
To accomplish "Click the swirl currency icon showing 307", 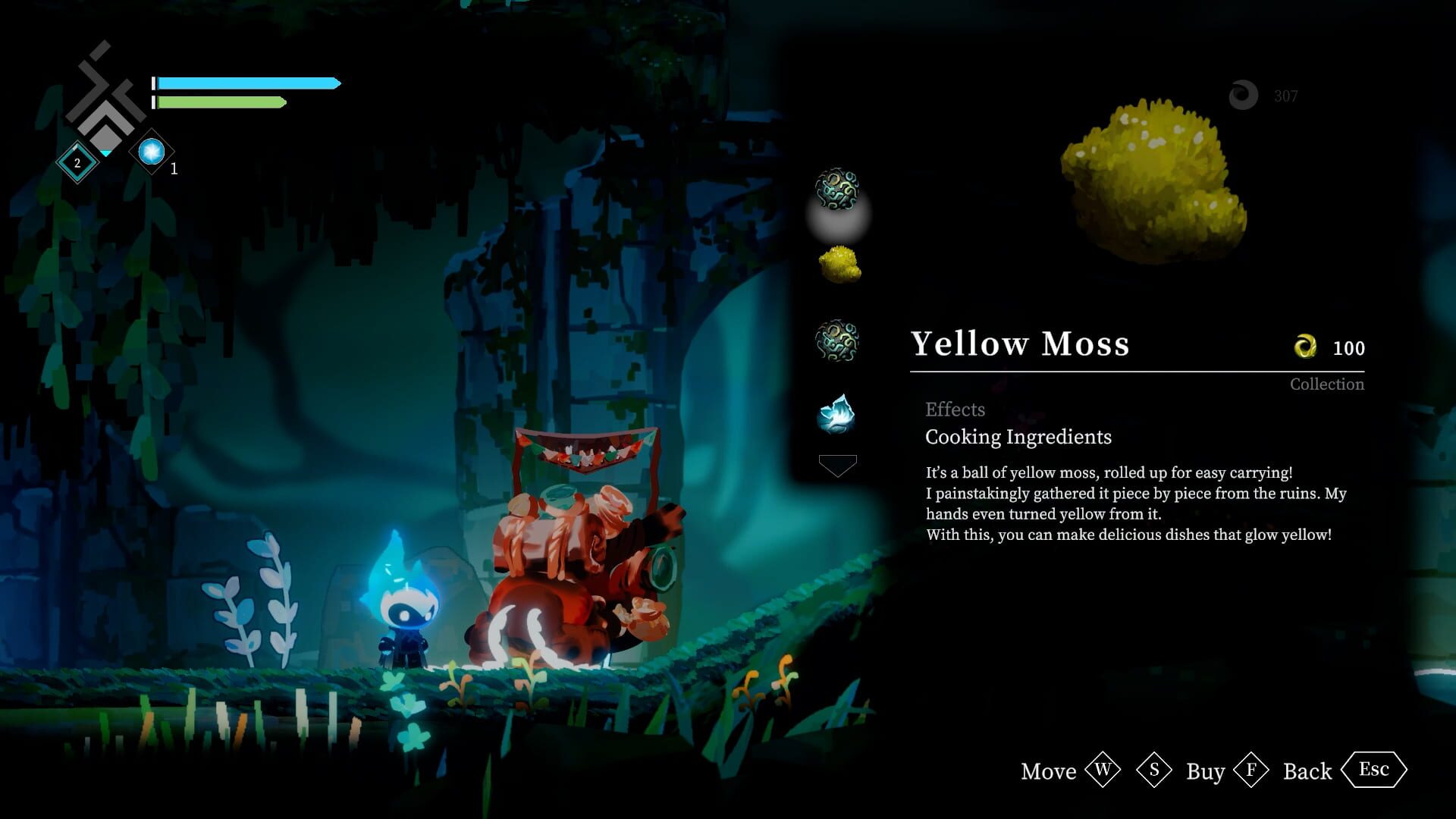I will tap(1242, 95).
